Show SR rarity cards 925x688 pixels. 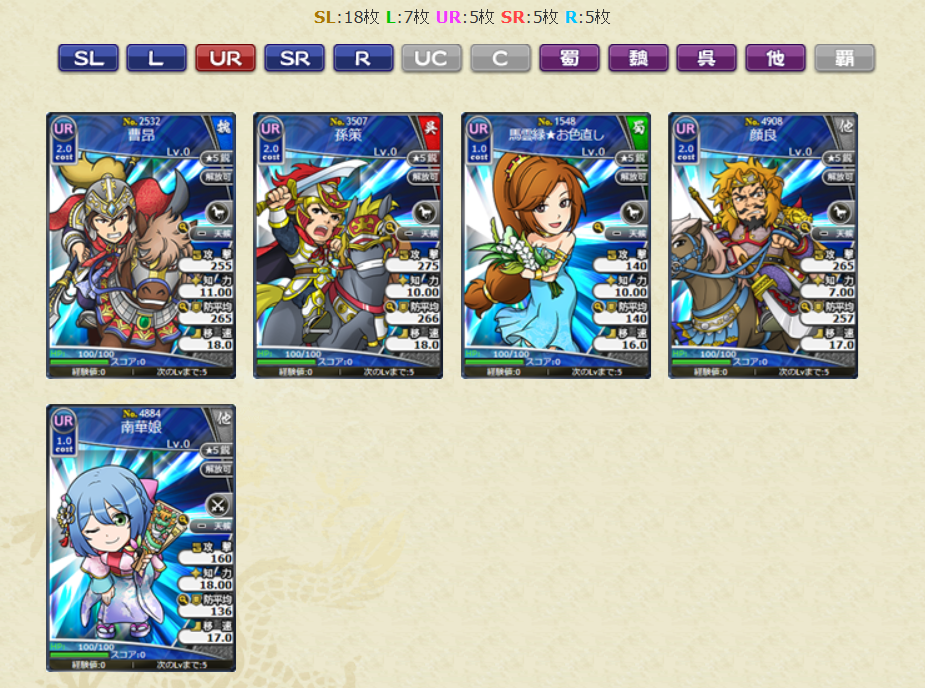click(294, 58)
